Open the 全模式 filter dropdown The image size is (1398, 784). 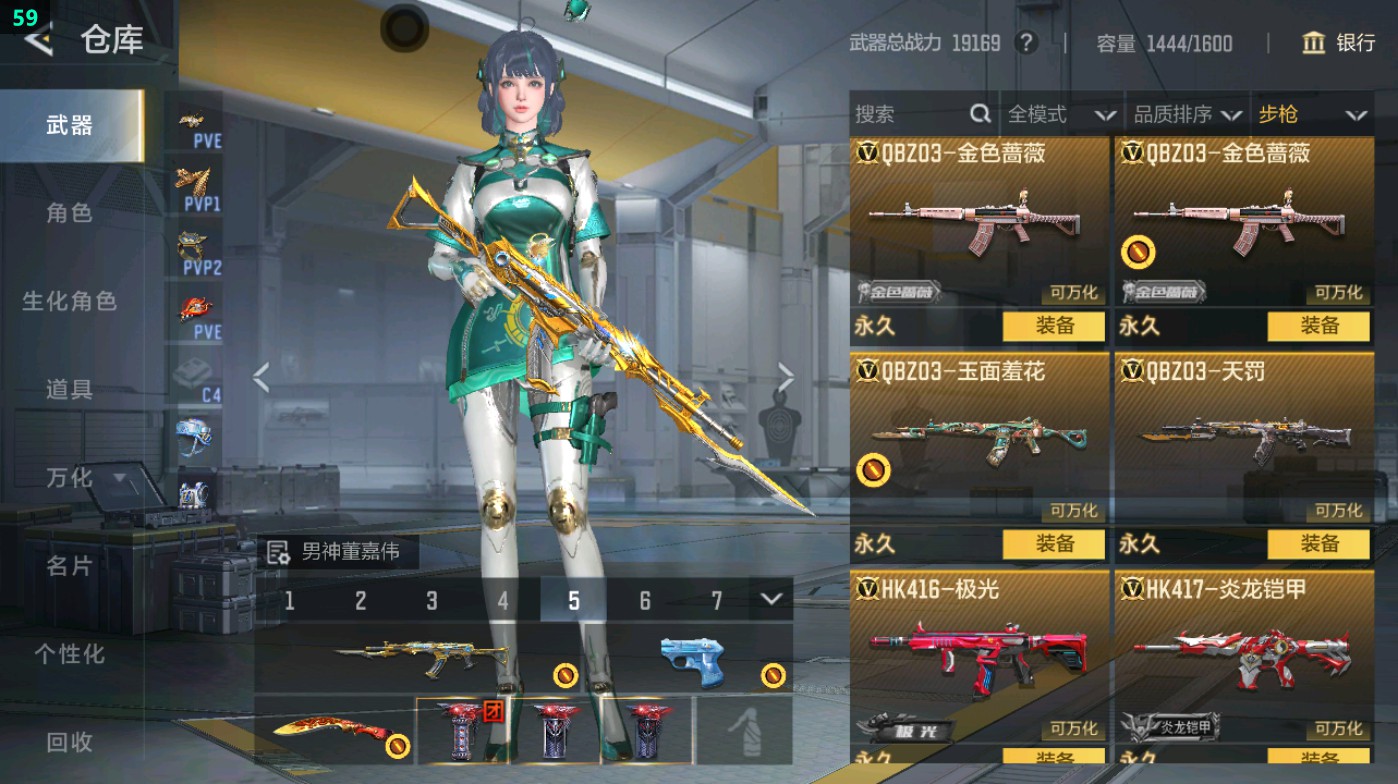pos(1049,114)
